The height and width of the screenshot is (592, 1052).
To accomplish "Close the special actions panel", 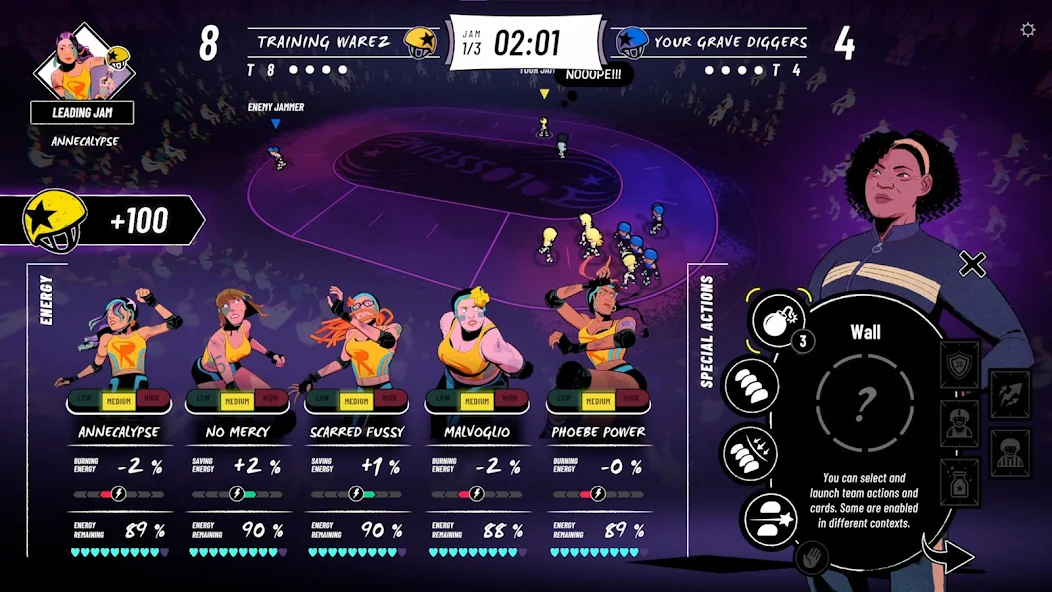I will pos(972,264).
